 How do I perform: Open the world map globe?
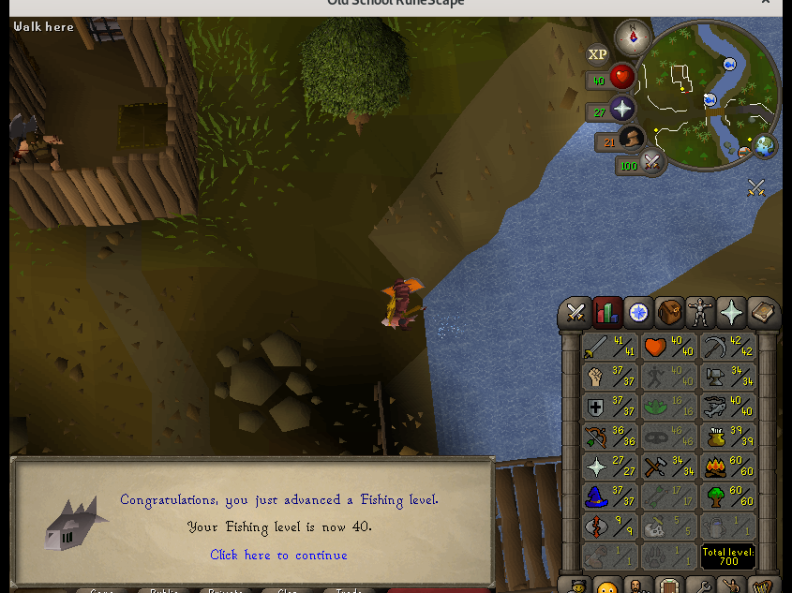(765, 145)
